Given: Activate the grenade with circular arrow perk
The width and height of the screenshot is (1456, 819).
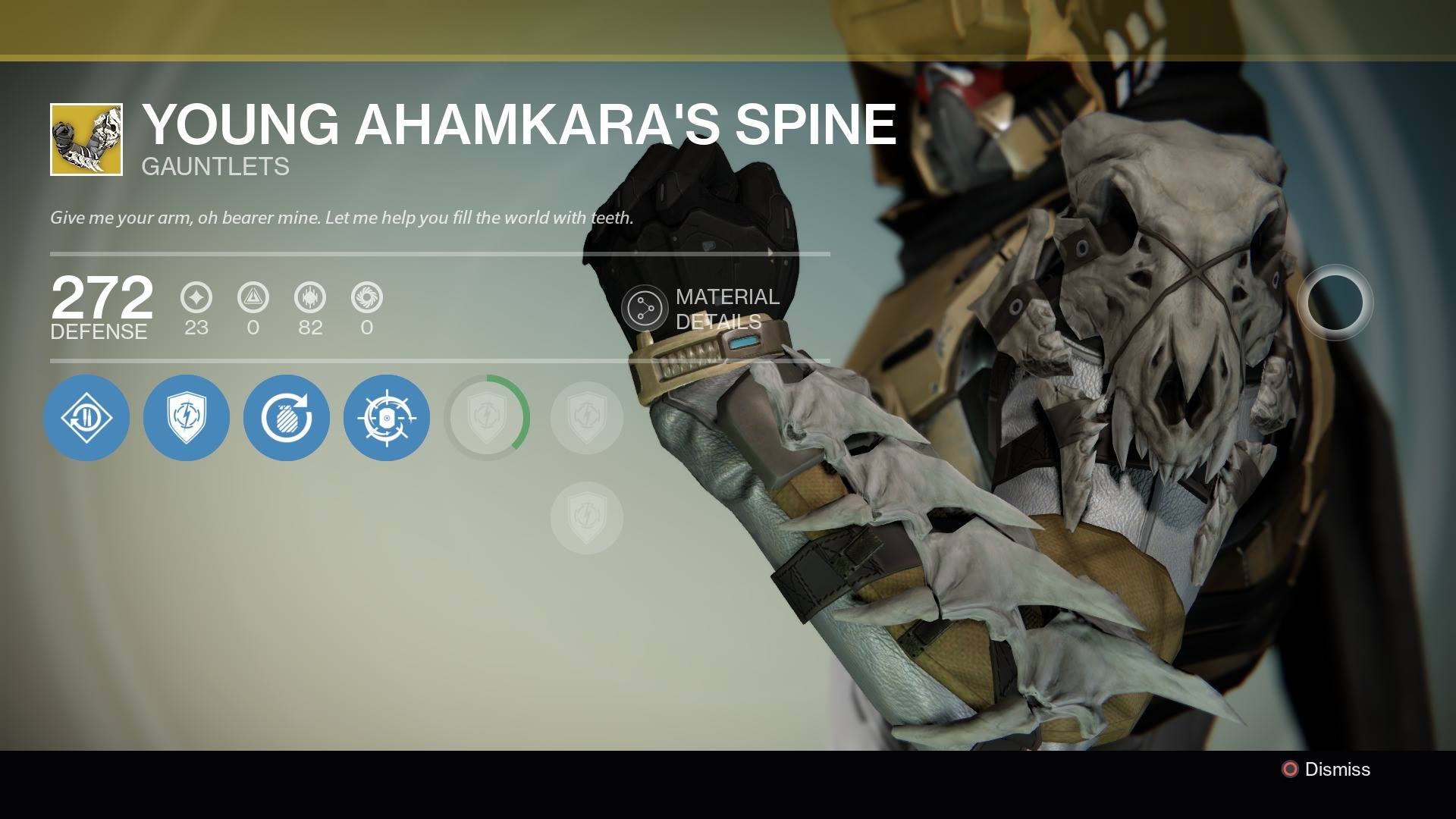Looking at the screenshot, I should (287, 418).
